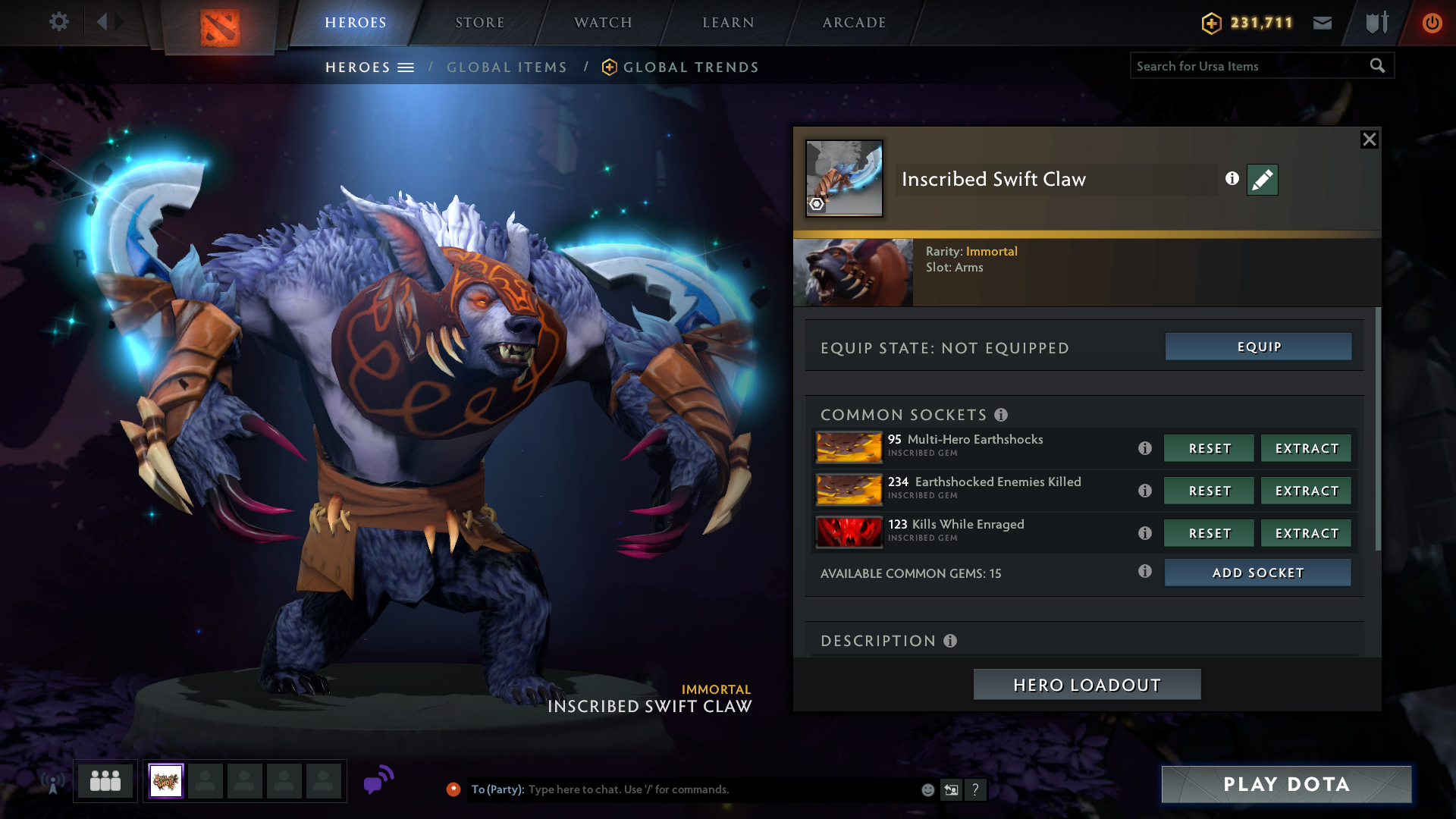Start matchmaking with Play Dota

(1286, 784)
